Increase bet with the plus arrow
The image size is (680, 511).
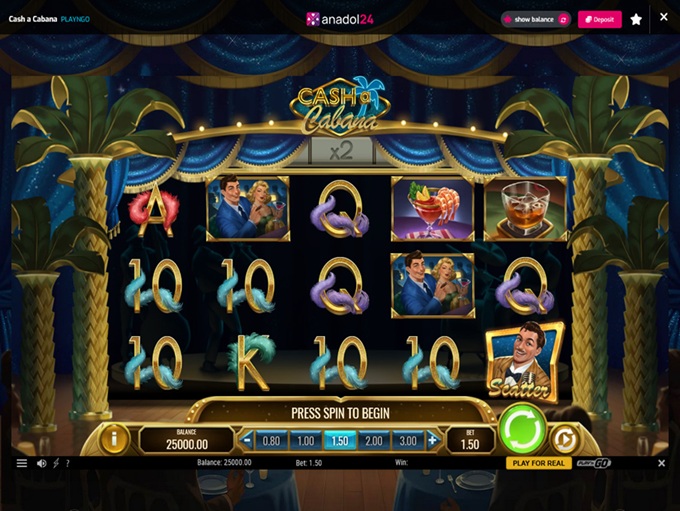pyautogui.click(x=432, y=440)
